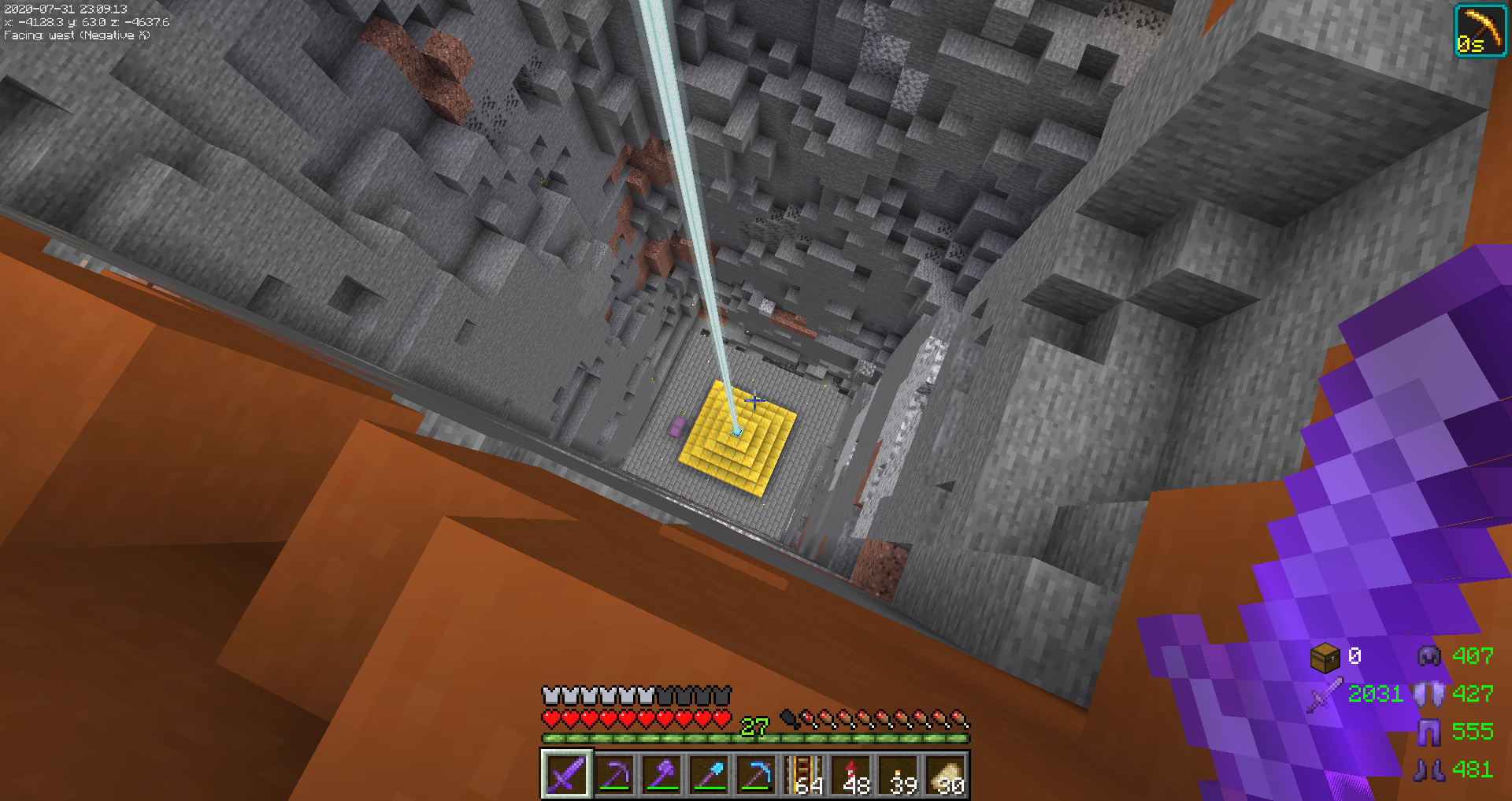Image resolution: width=1512 pixels, height=801 pixels.
Task: Select the enchanted purple sword slot
Action: pyautogui.click(x=566, y=774)
